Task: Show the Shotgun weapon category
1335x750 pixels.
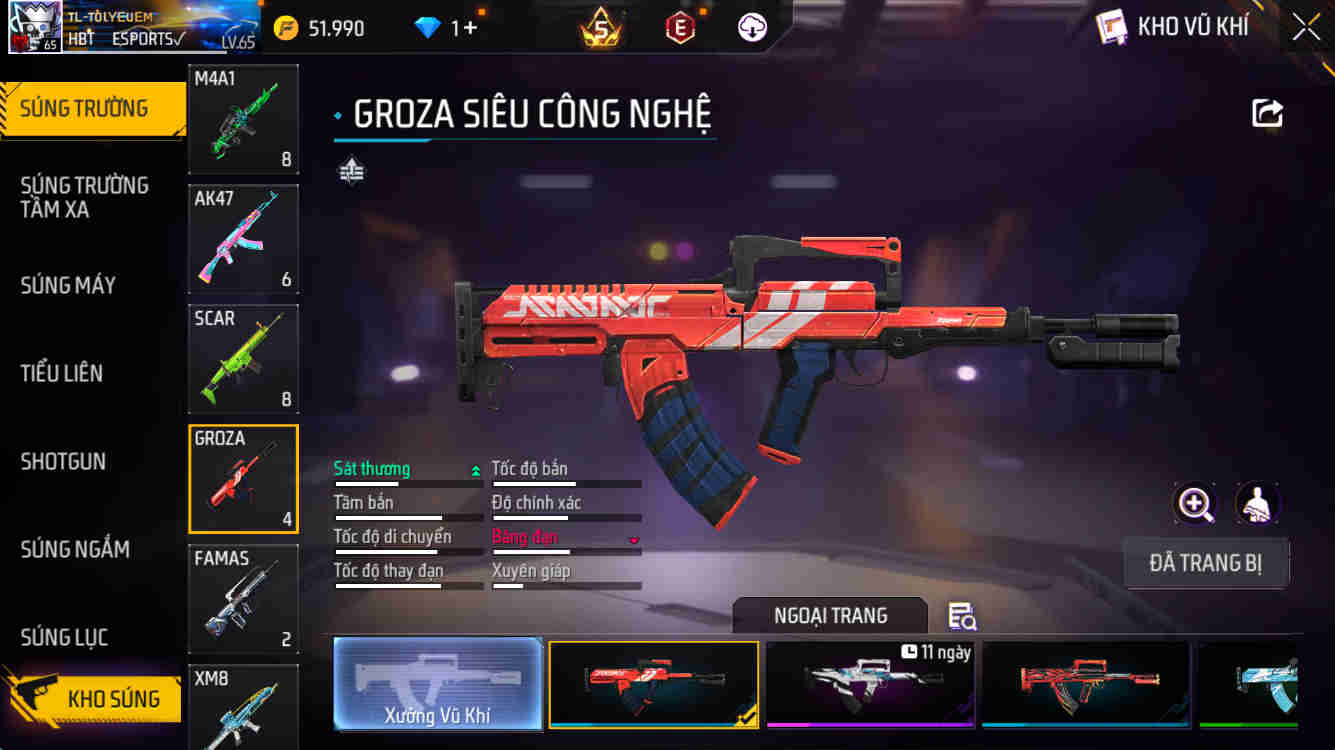Action: [x=63, y=462]
